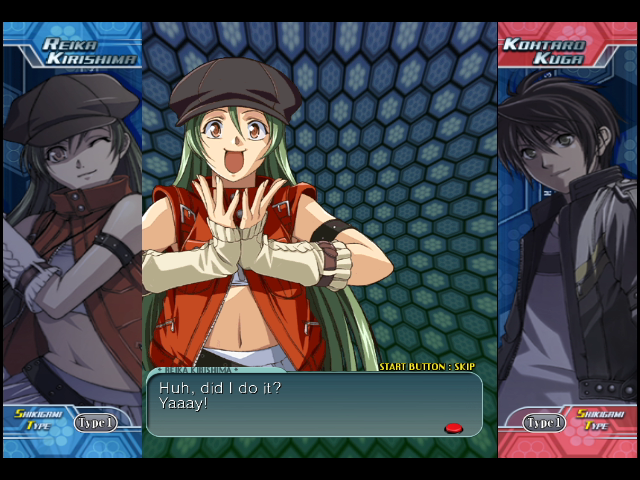The height and width of the screenshot is (480, 640).
Task: Advance the "Huh, did I do it?" dialogue box
Action: [x=314, y=403]
